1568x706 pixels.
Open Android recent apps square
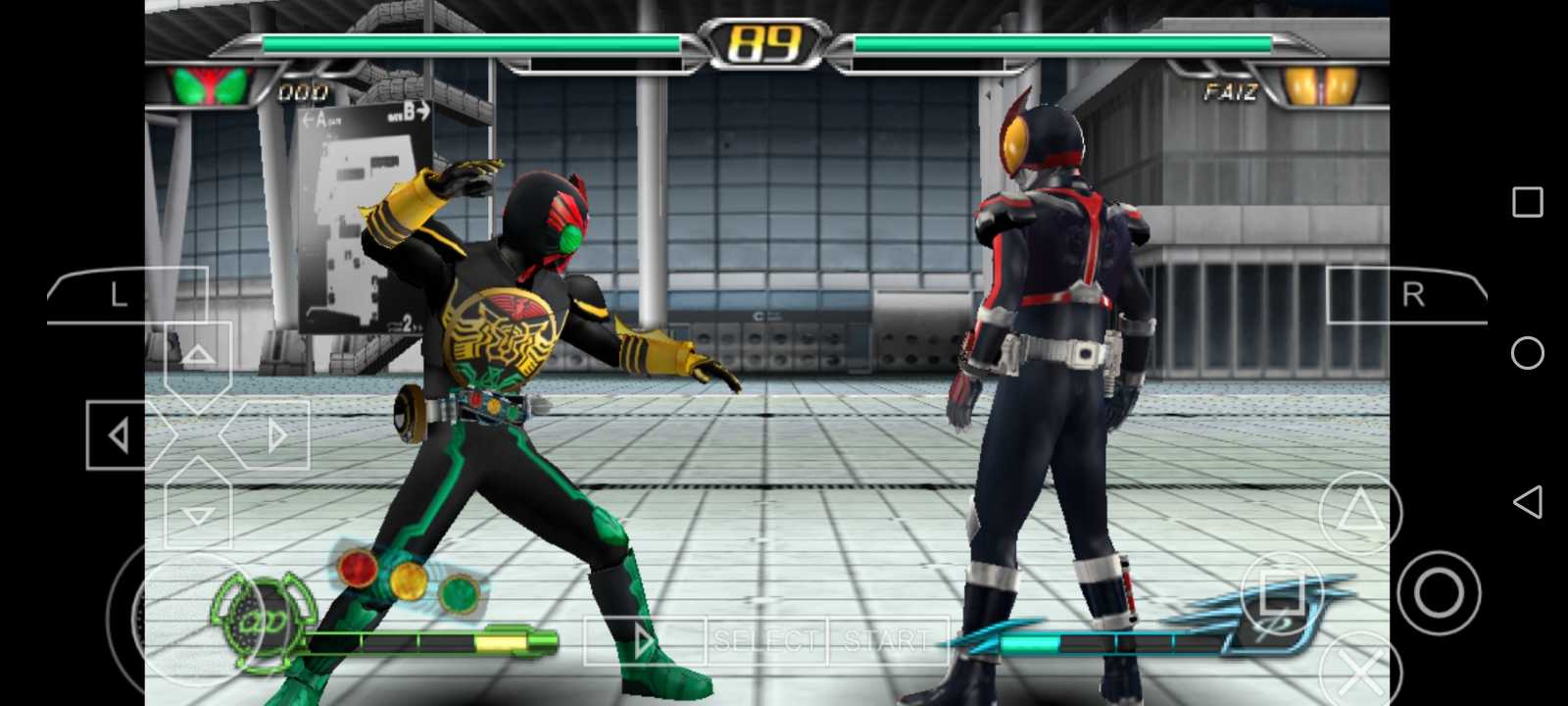click(1527, 203)
